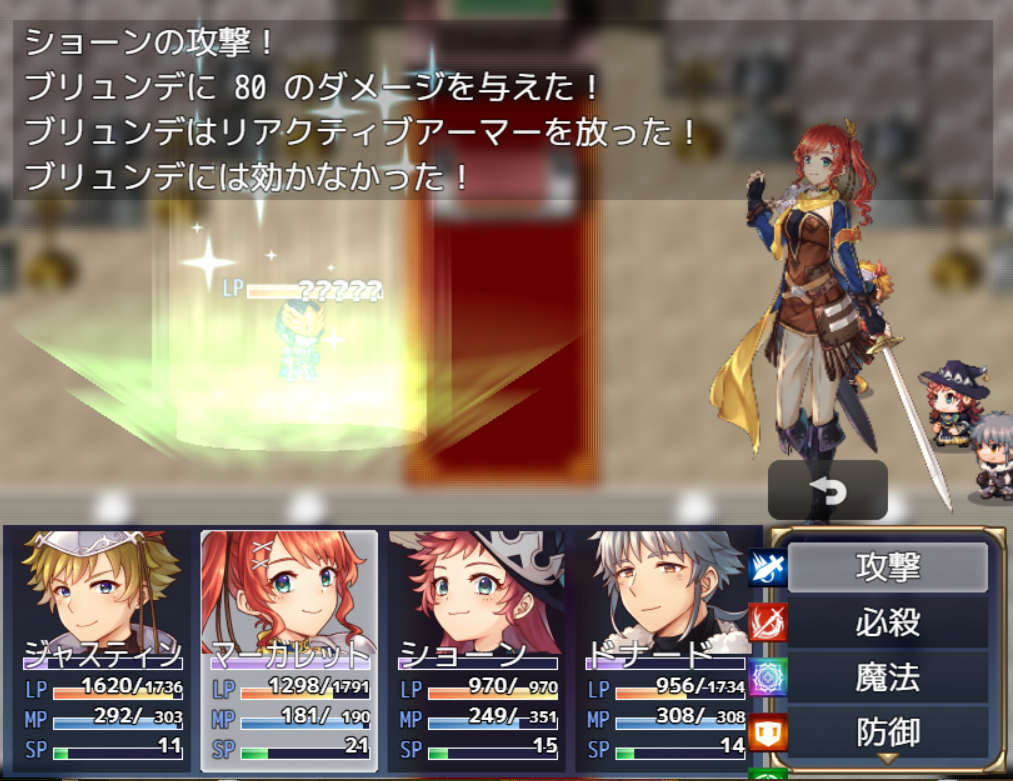Select the 防御 defend command

(x=887, y=733)
